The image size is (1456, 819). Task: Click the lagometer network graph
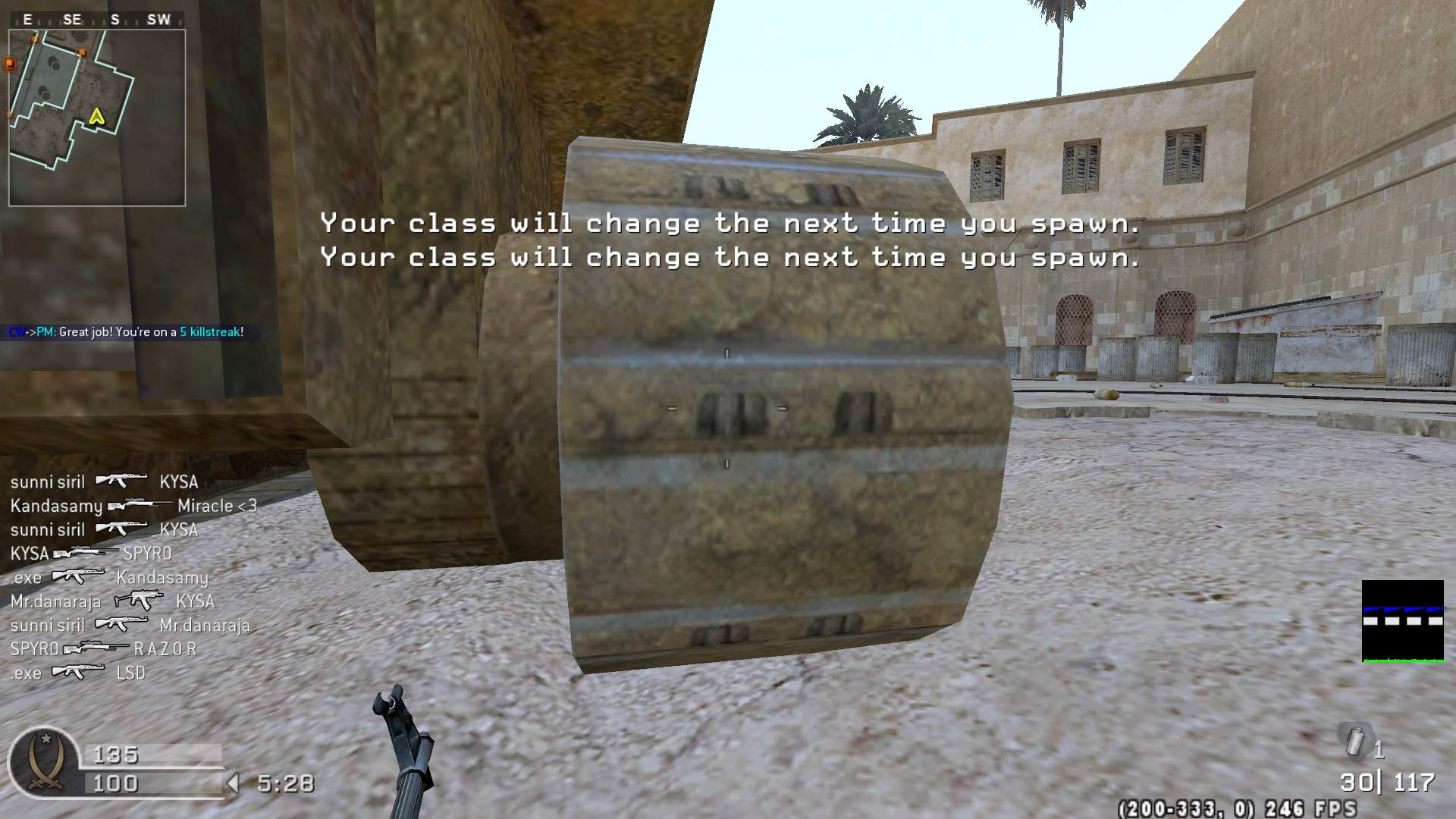tap(1402, 621)
